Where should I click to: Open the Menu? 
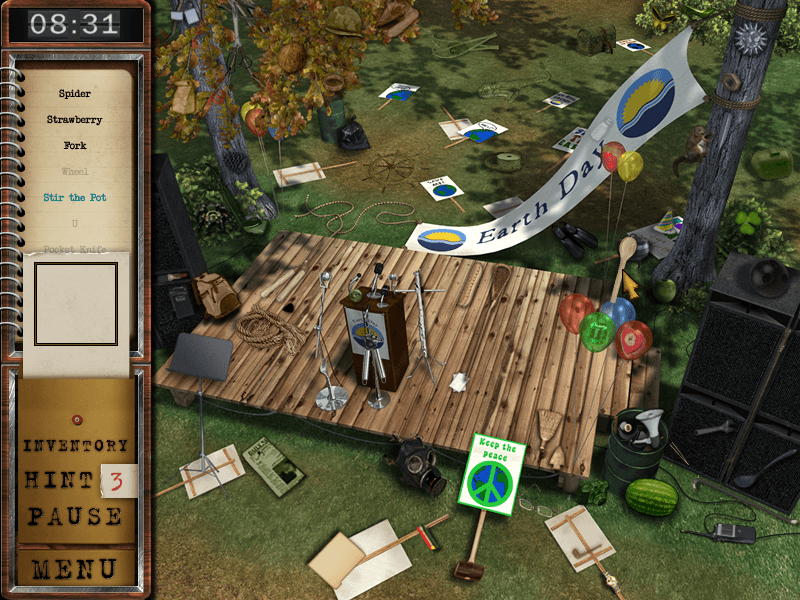tap(76, 569)
